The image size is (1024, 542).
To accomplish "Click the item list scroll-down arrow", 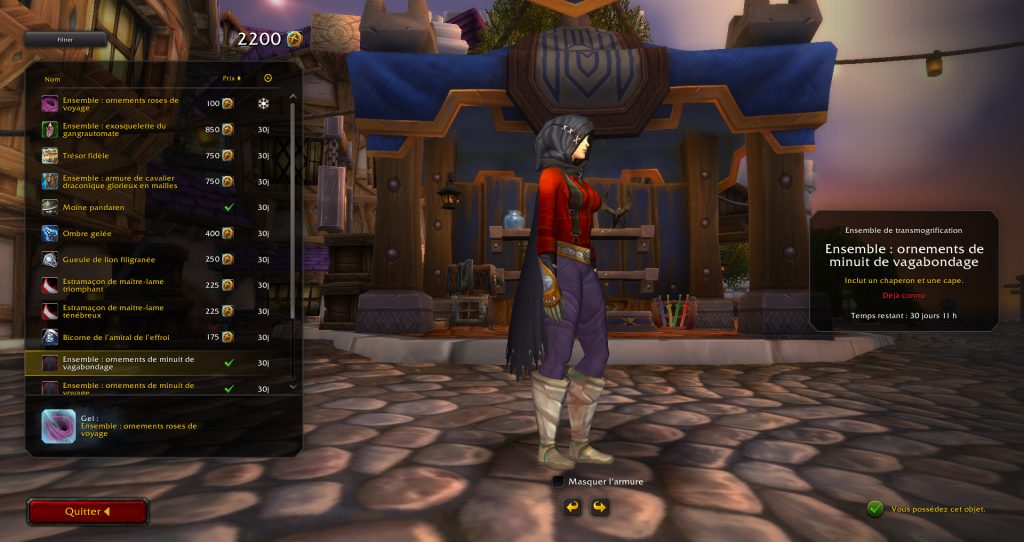I will [x=293, y=387].
